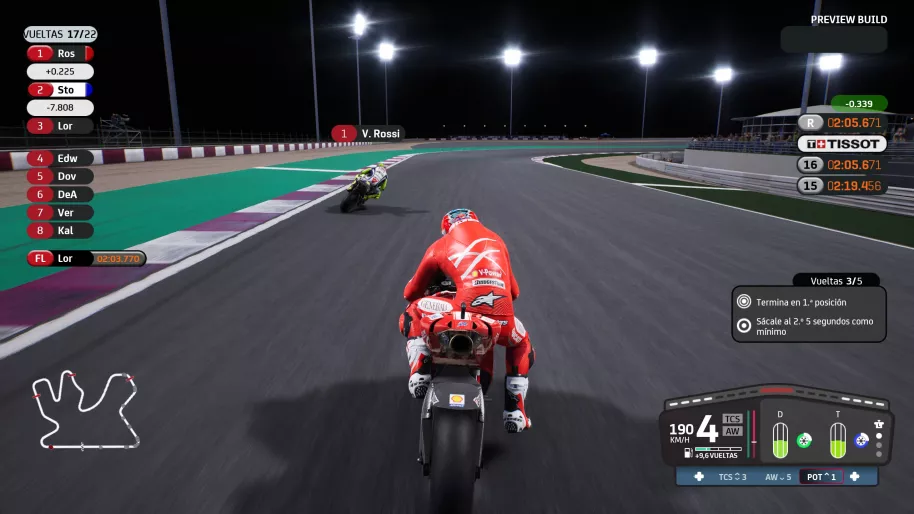914x514 pixels.
Task: Click the green front tyre icon
Action: [x=804, y=440]
